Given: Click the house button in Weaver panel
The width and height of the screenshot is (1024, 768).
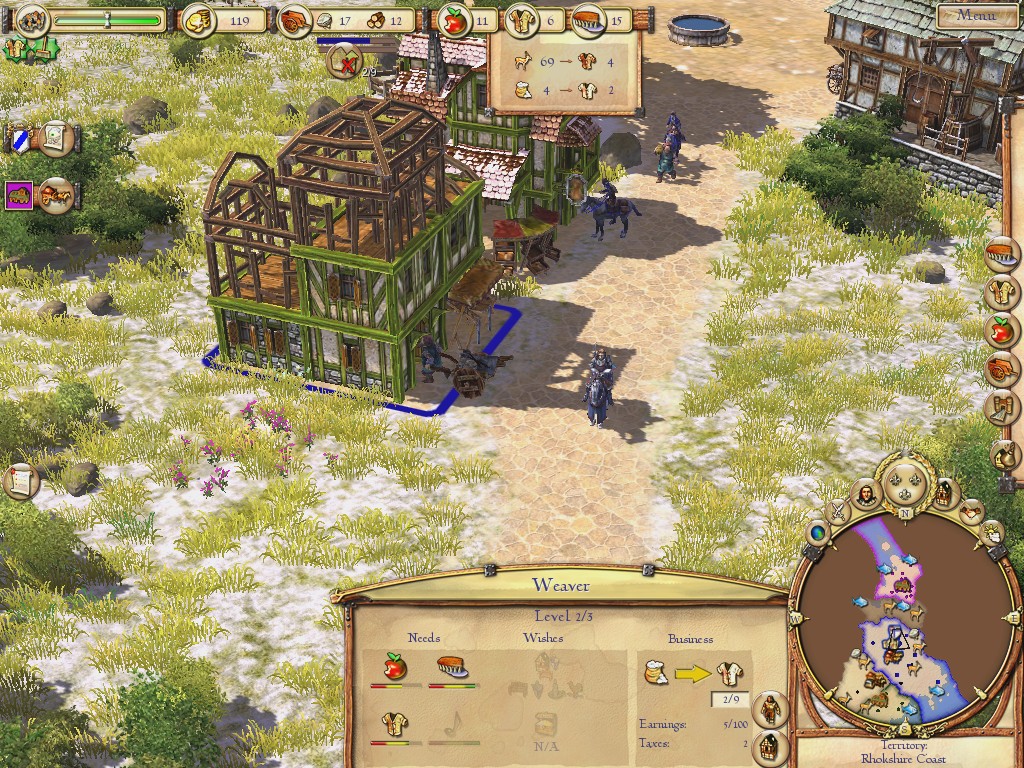Looking at the screenshot, I should (x=768, y=745).
